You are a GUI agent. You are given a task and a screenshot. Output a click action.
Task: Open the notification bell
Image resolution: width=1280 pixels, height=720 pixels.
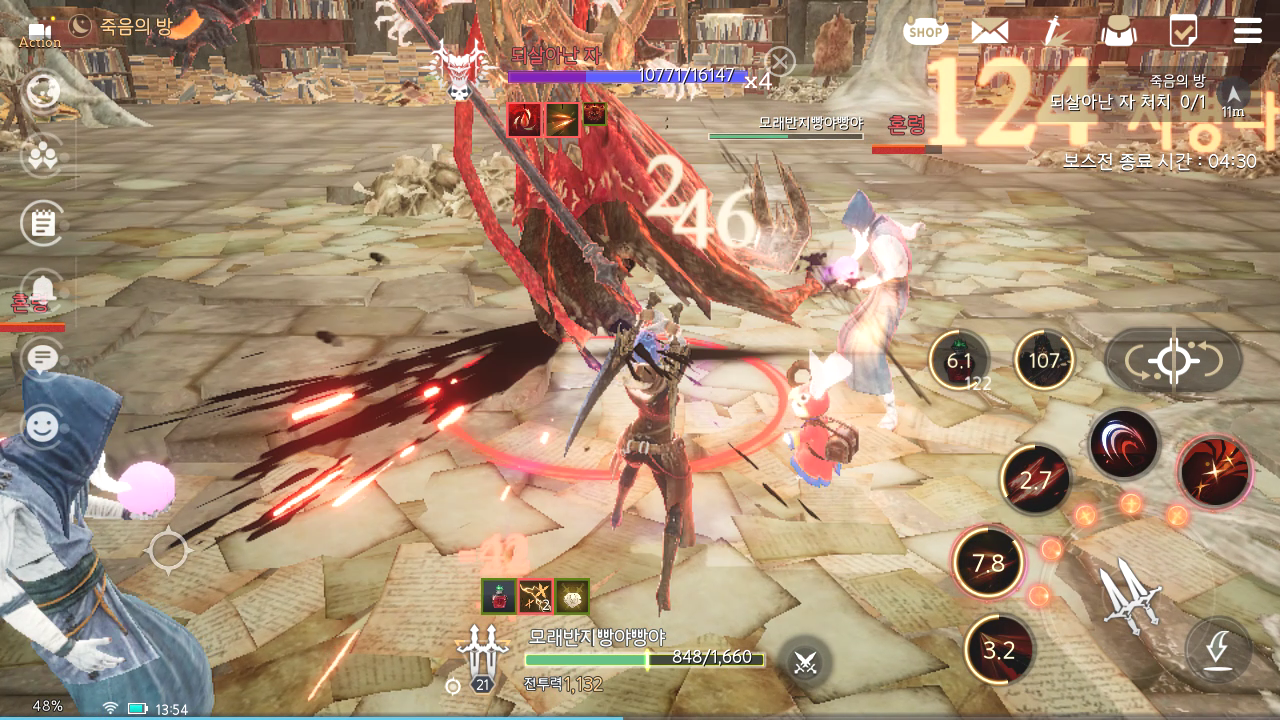(42, 290)
